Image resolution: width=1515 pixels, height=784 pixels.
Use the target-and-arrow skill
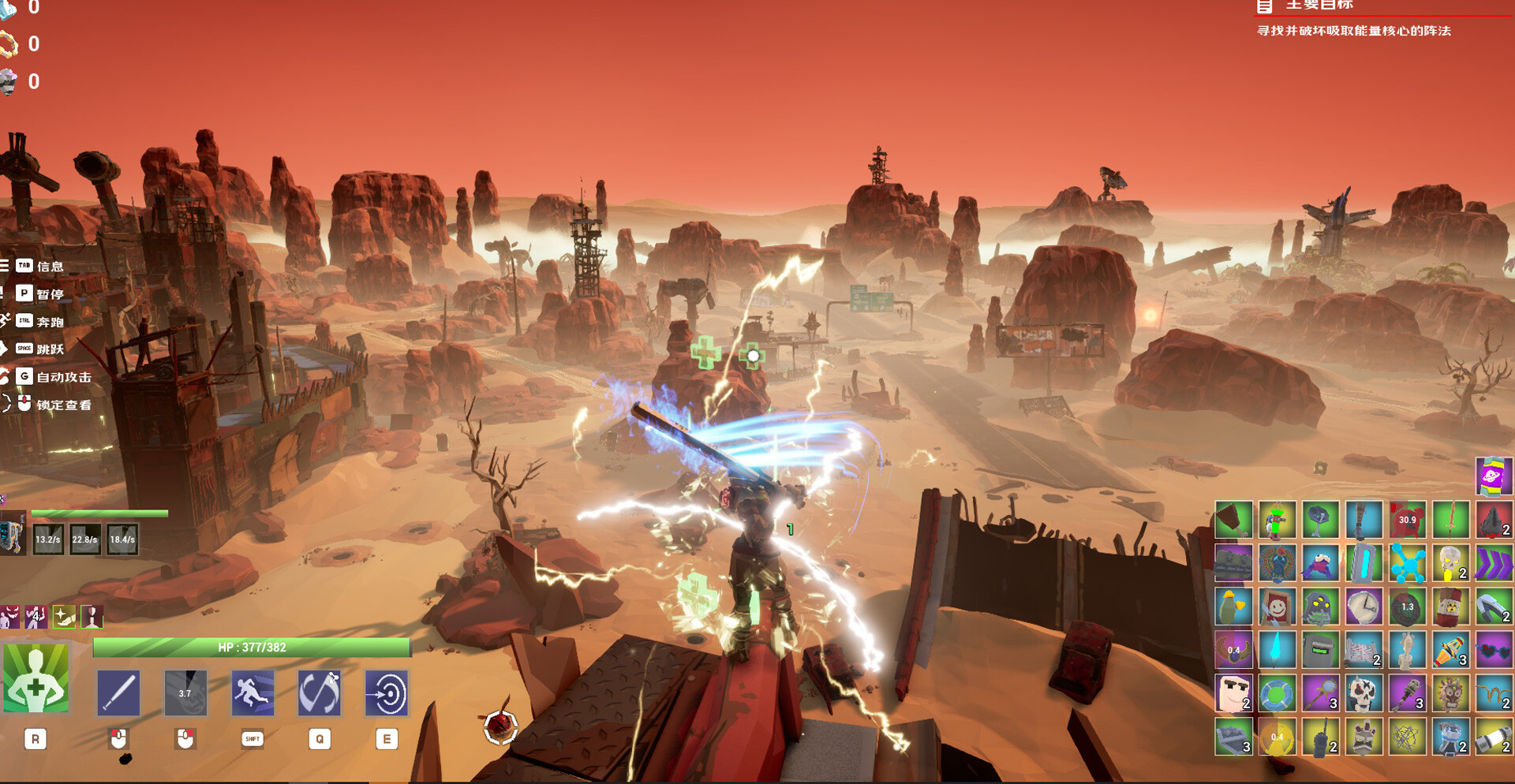click(x=387, y=693)
